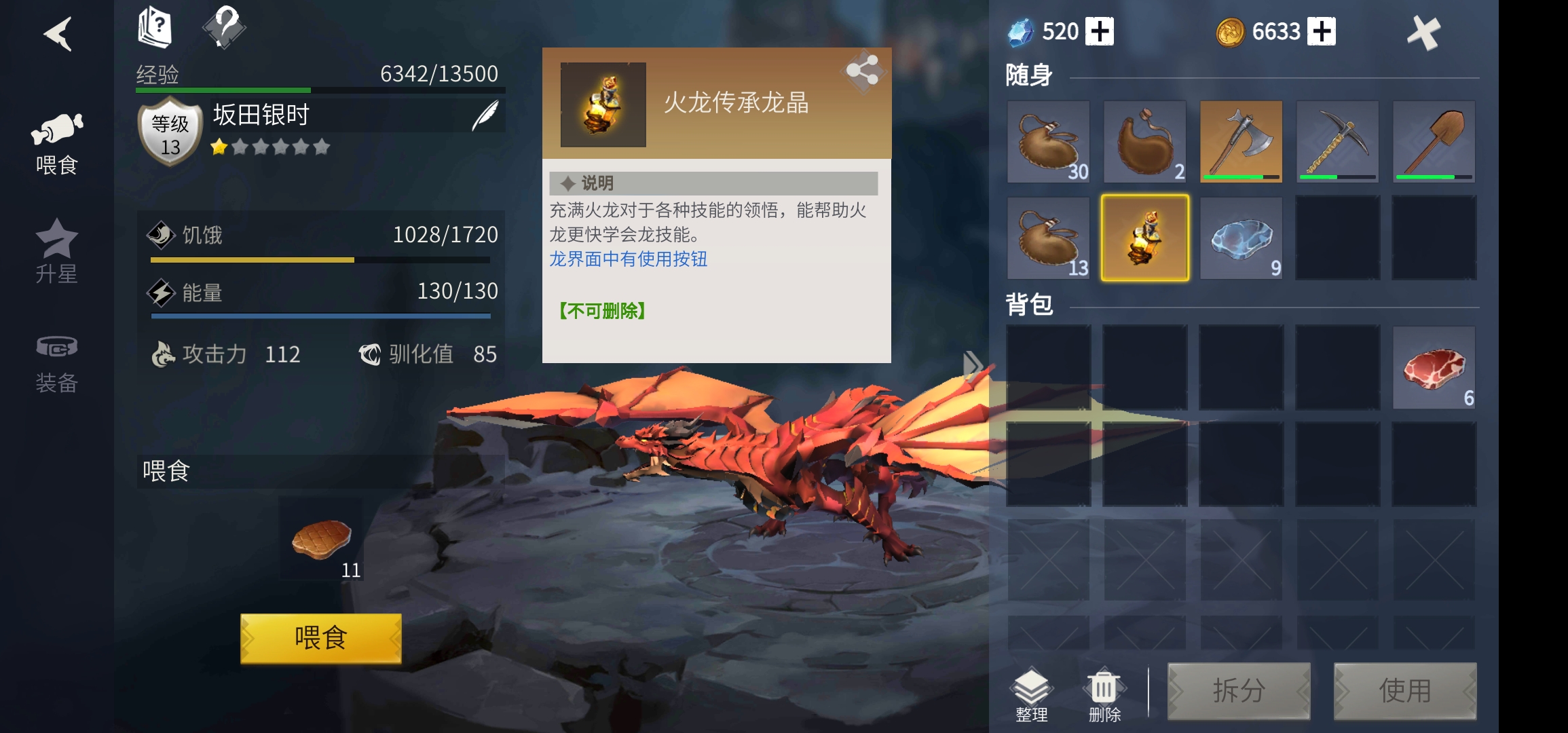This screenshot has width=1568, height=733.
Task: Collapse the inventory panel via the chevron arrow
Action: [975, 364]
